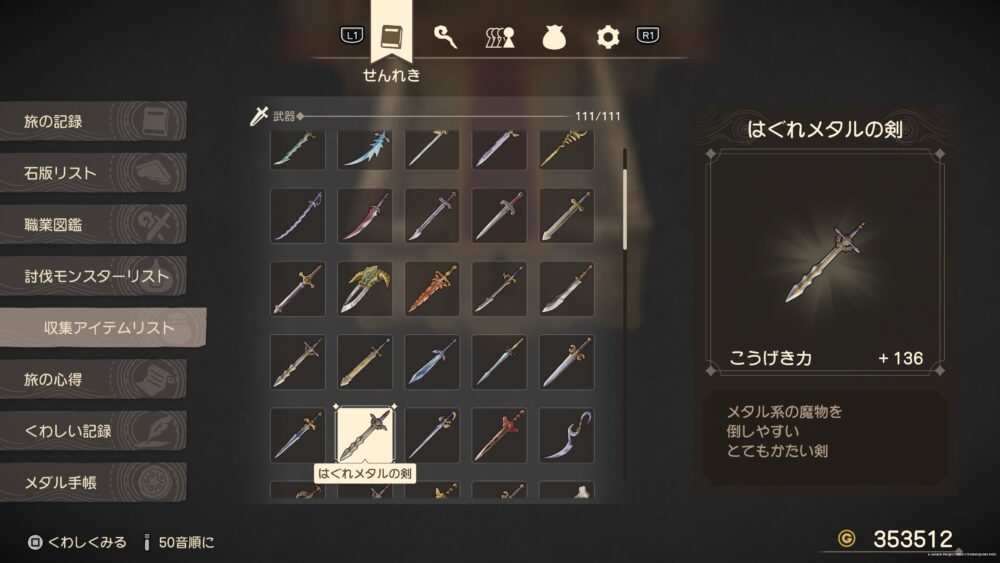Open the gear settings tab

tap(608, 38)
